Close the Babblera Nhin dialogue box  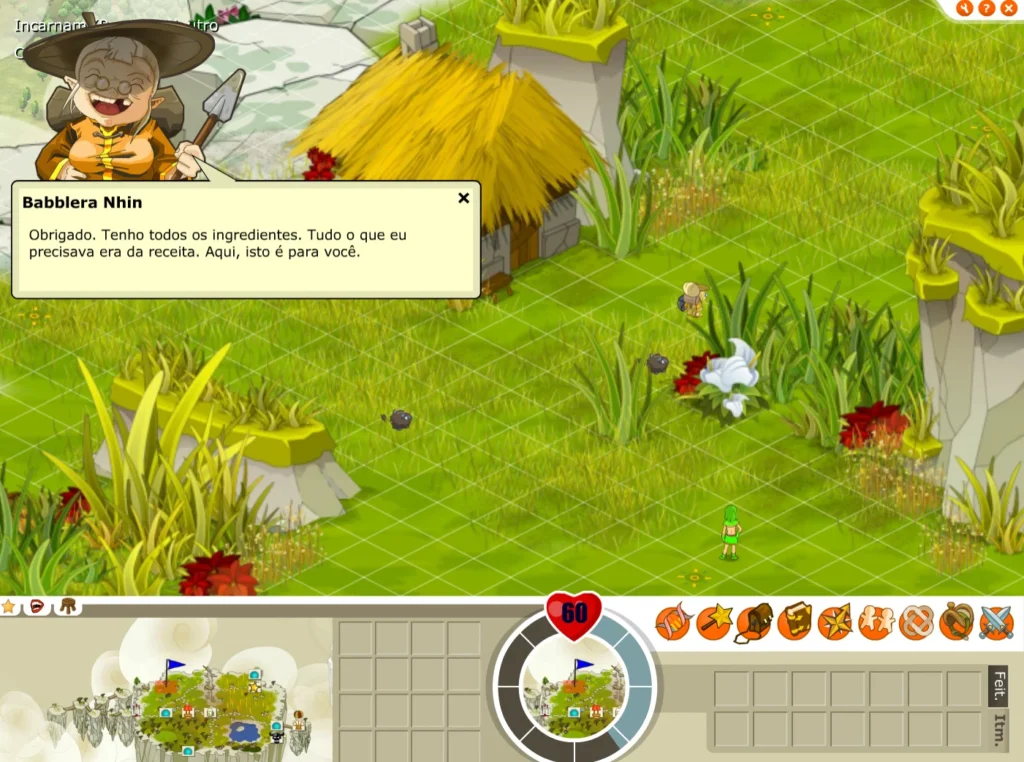point(463,198)
